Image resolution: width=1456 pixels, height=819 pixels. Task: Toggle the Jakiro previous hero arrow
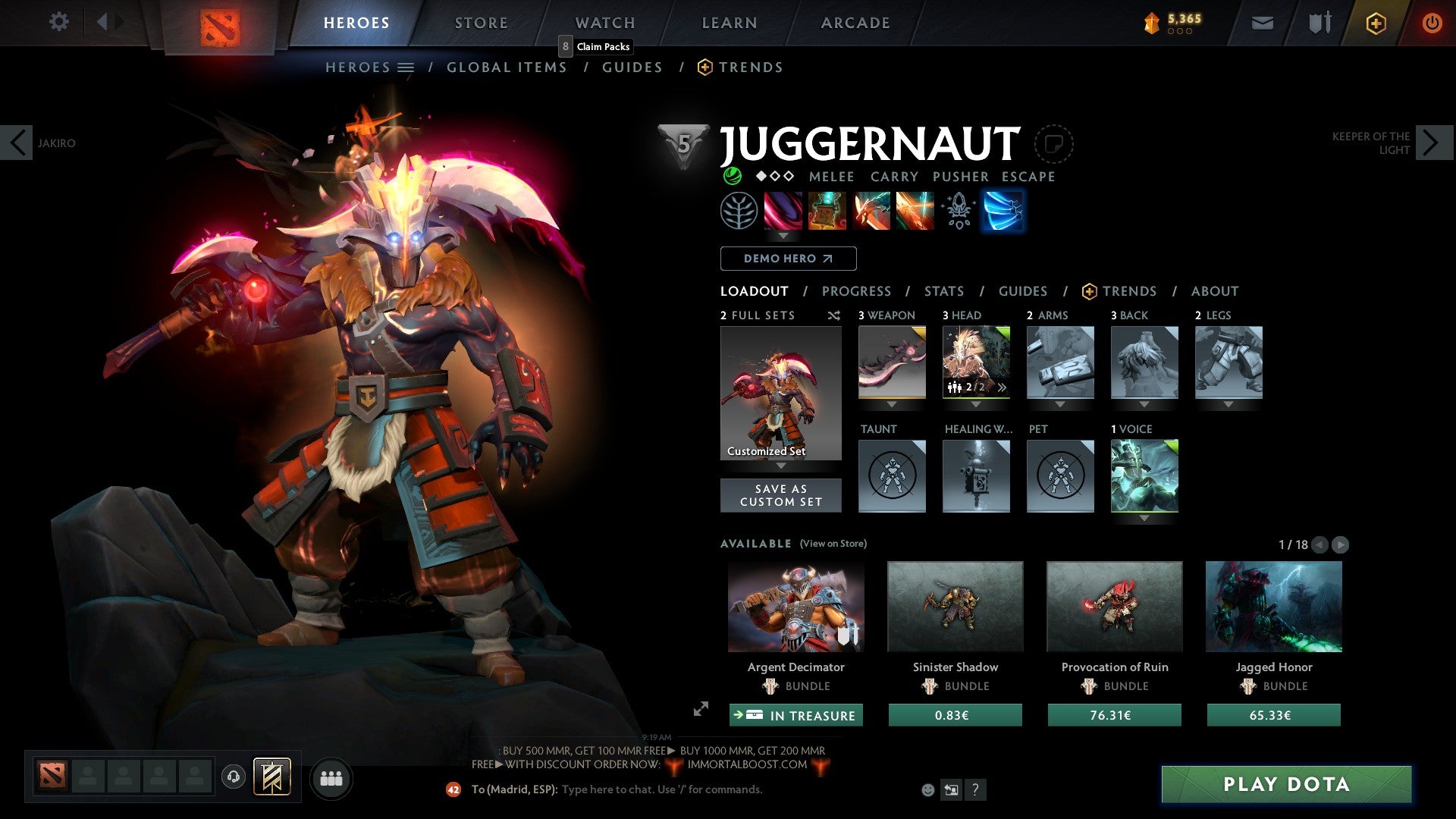(x=17, y=143)
